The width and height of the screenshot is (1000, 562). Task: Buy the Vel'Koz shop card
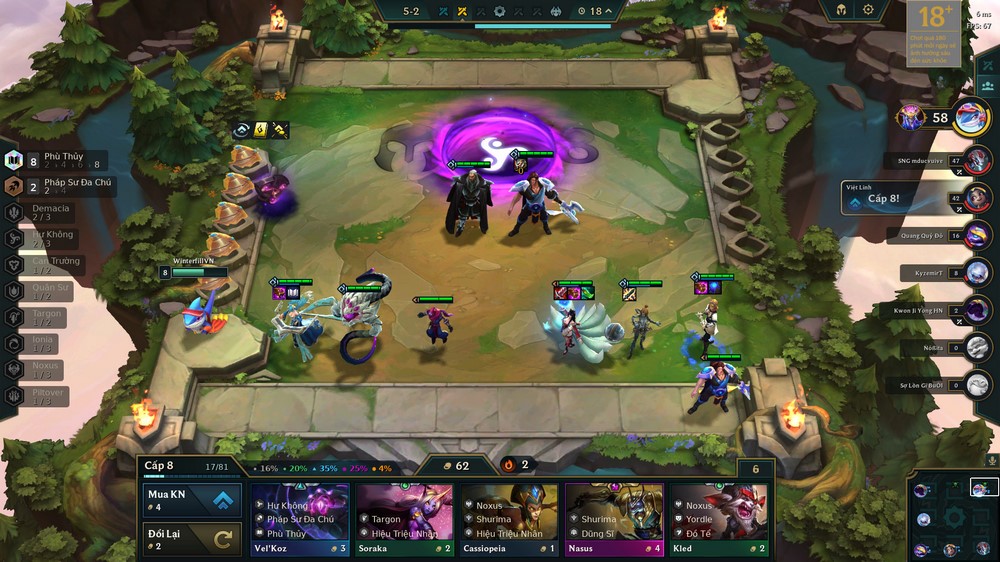[x=300, y=520]
